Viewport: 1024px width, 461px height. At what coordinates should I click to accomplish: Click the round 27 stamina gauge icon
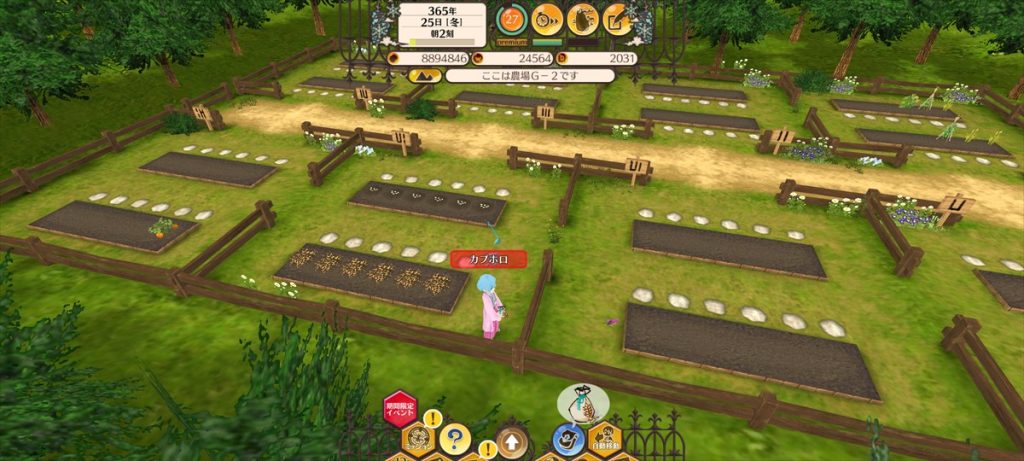point(511,18)
